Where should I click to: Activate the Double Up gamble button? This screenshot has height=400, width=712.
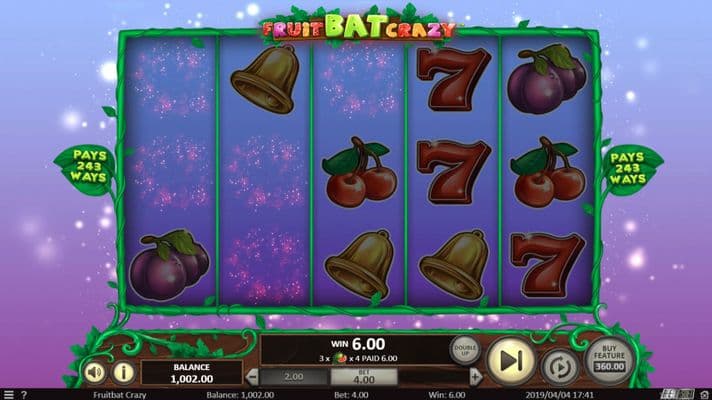click(465, 349)
